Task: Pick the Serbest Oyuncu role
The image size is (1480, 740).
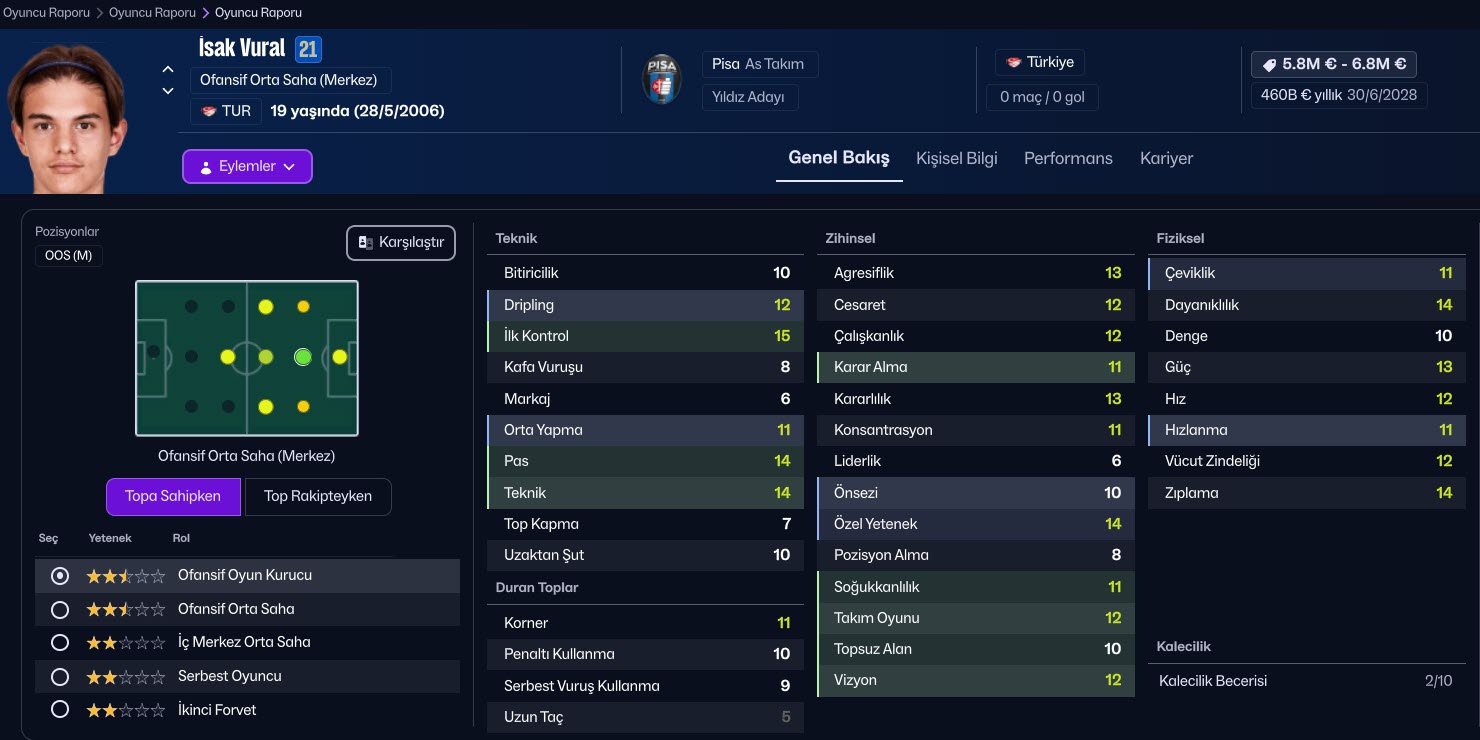Action: coord(60,676)
